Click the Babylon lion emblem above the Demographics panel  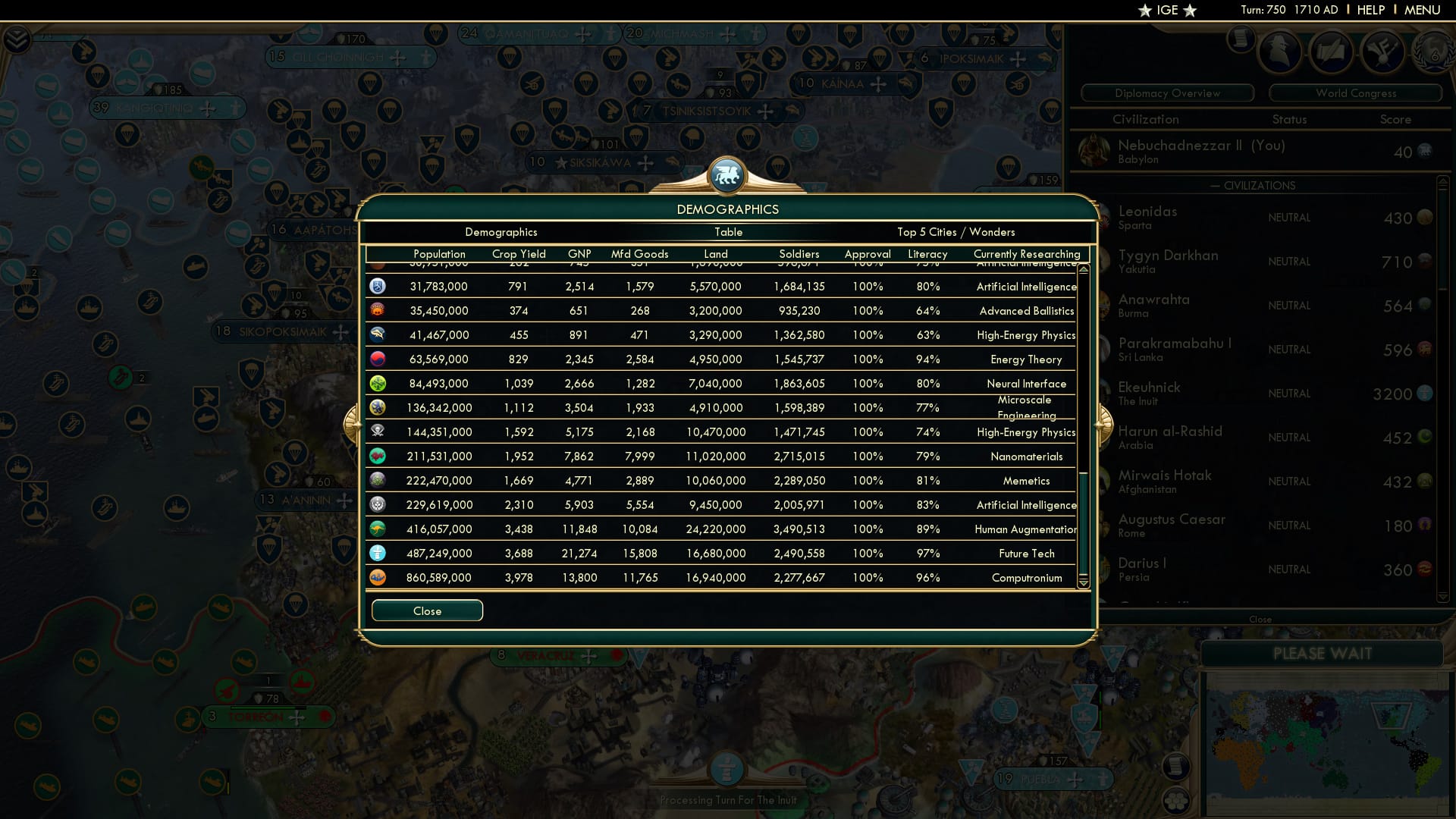point(727,175)
